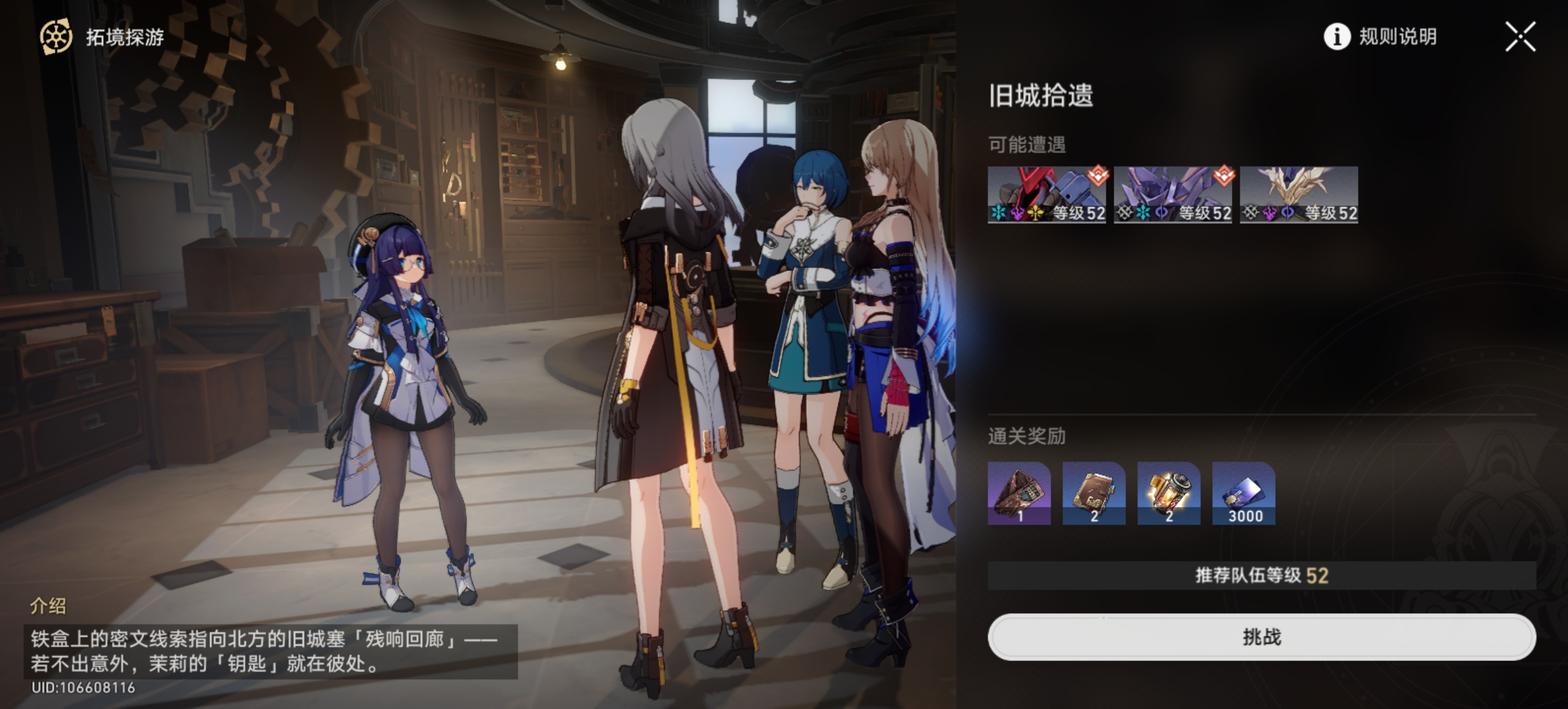Inspect the purple crystal enemy thumbnail
Screen dimensions: 1568x709
1172,194
